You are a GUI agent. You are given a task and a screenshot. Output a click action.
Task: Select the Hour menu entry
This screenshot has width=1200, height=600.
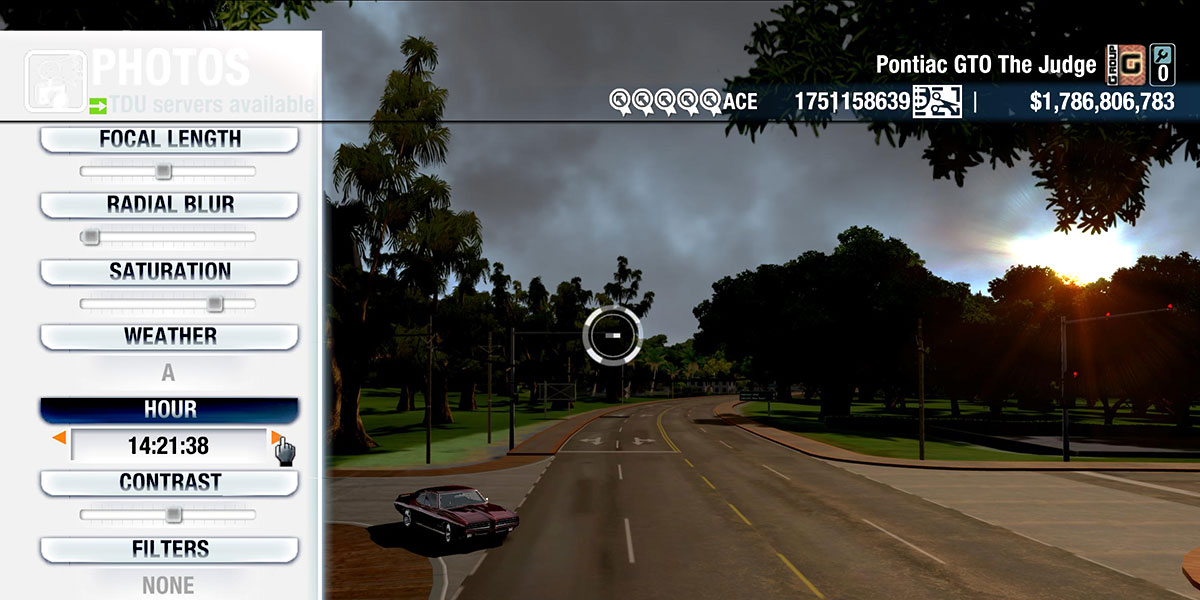169,410
